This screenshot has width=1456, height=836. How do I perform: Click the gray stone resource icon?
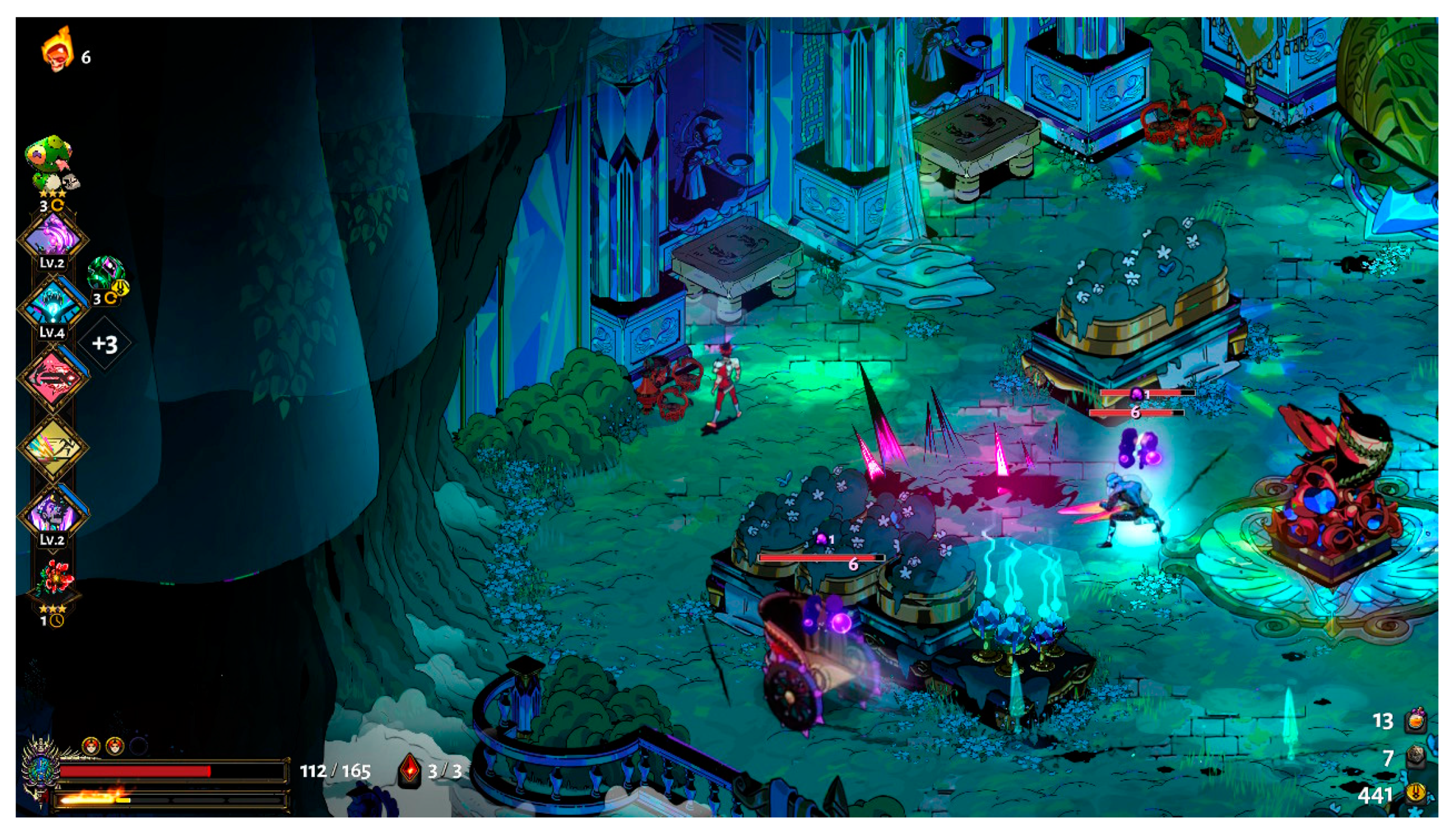point(1416,758)
